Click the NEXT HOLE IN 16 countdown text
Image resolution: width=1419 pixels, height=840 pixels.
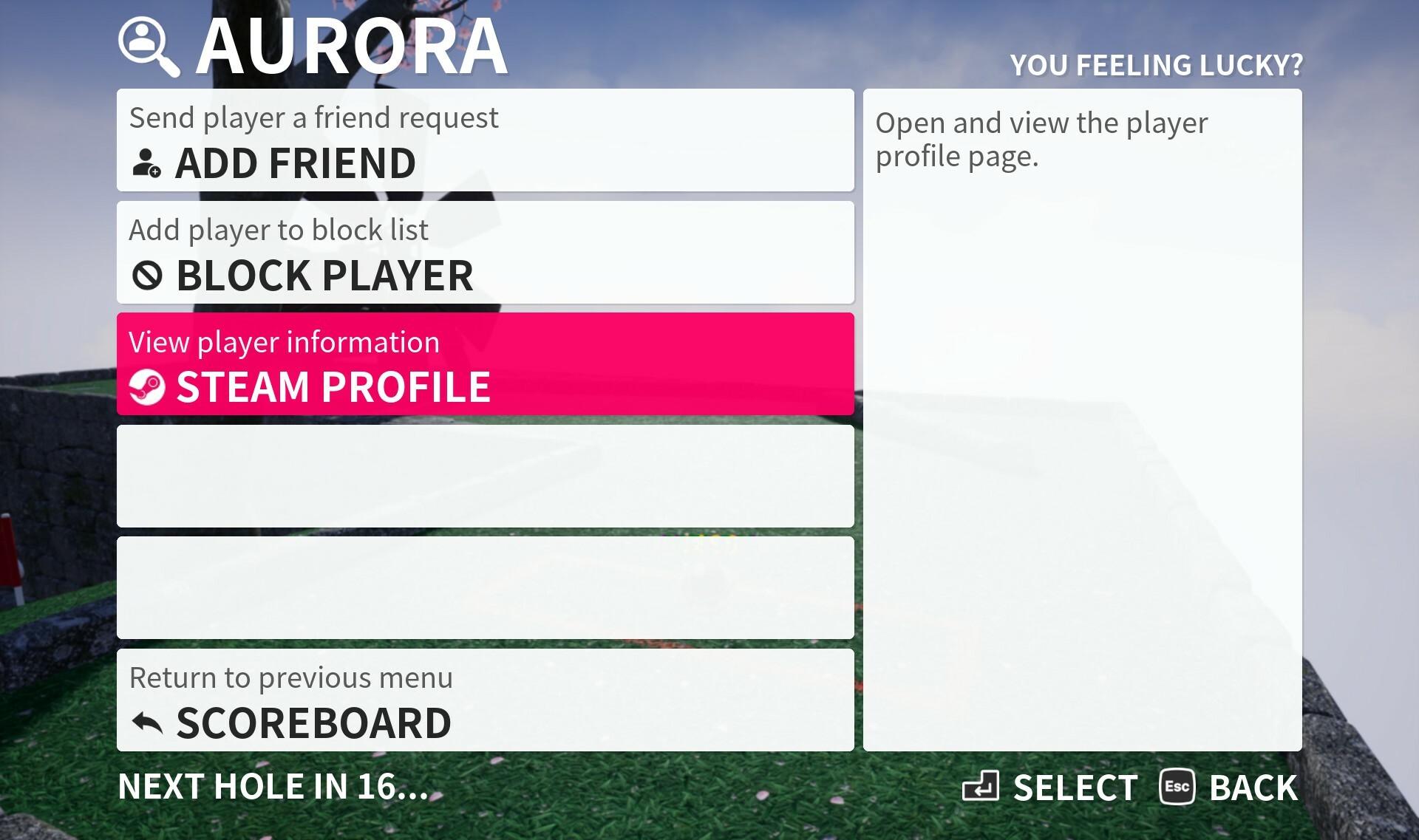pyautogui.click(x=275, y=786)
